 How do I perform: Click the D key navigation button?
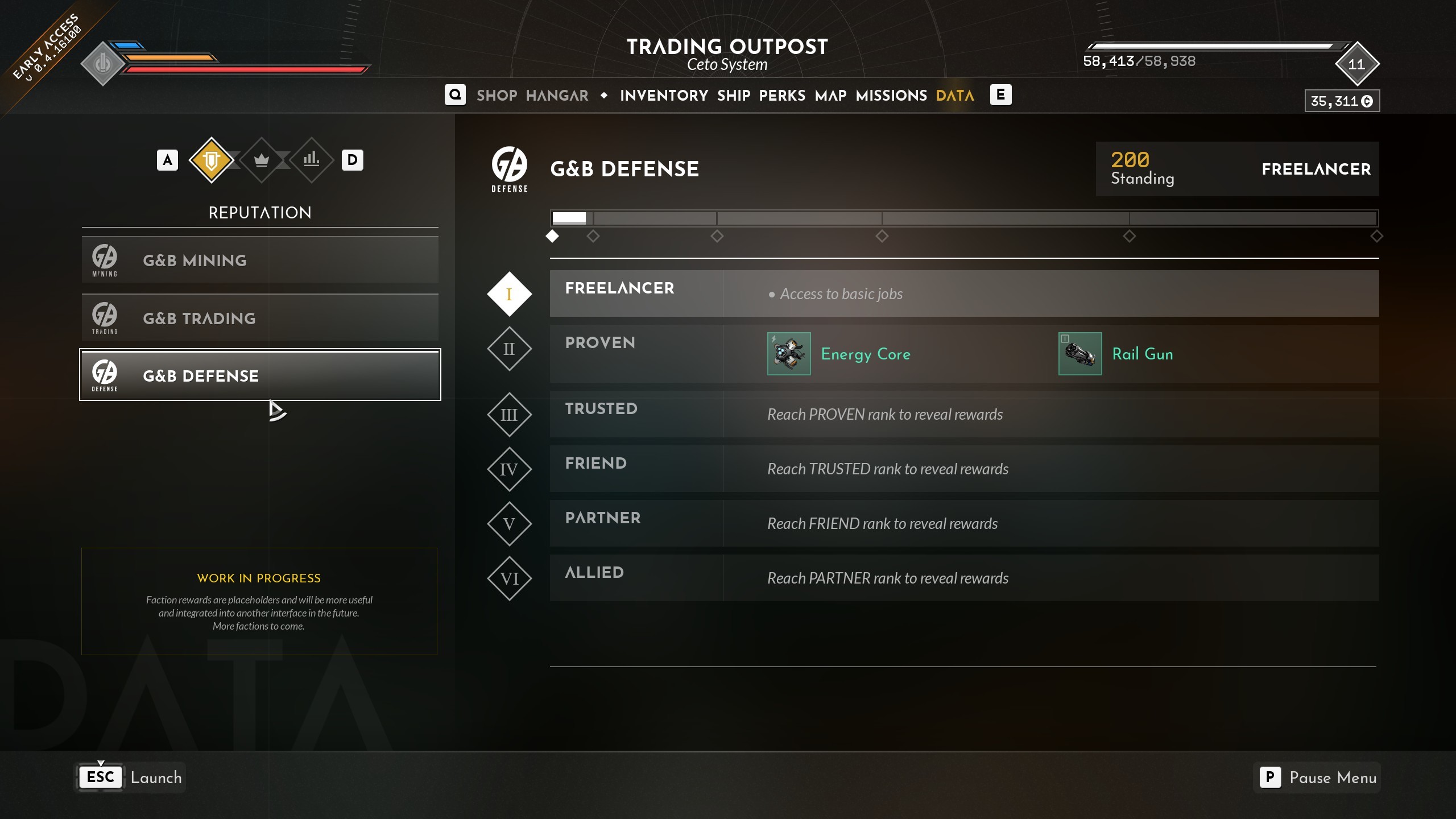pyautogui.click(x=353, y=160)
